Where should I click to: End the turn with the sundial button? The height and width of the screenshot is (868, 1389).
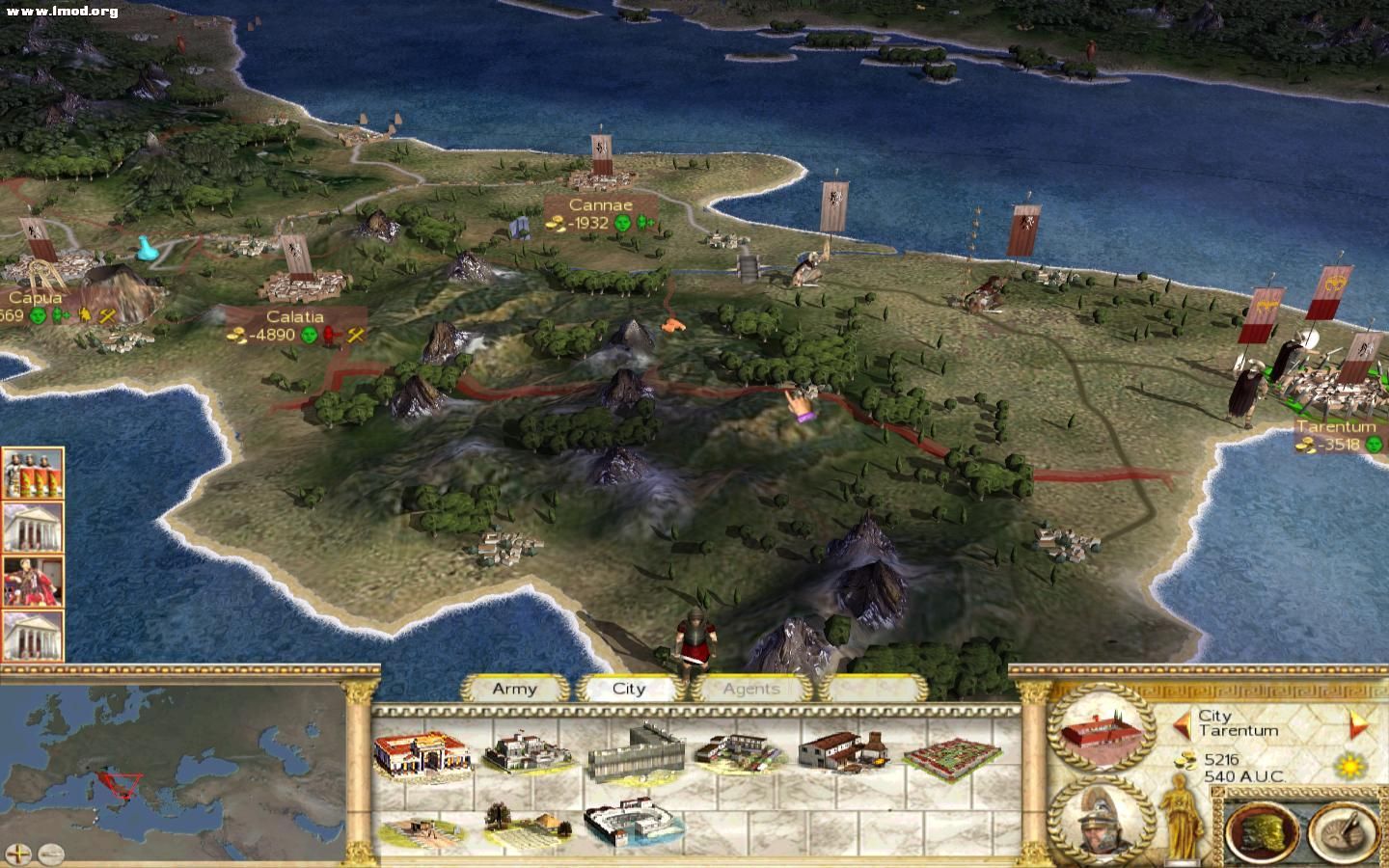[1344, 829]
